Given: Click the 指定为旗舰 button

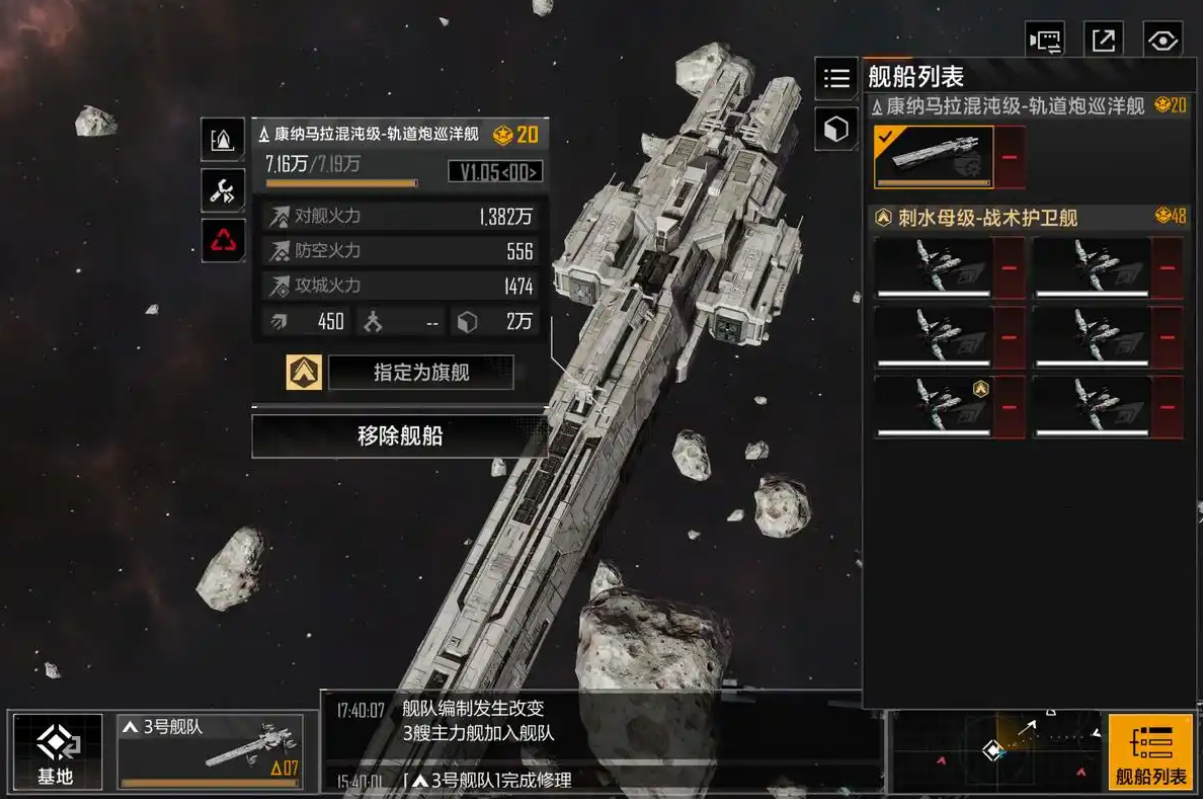Looking at the screenshot, I should 420,373.
